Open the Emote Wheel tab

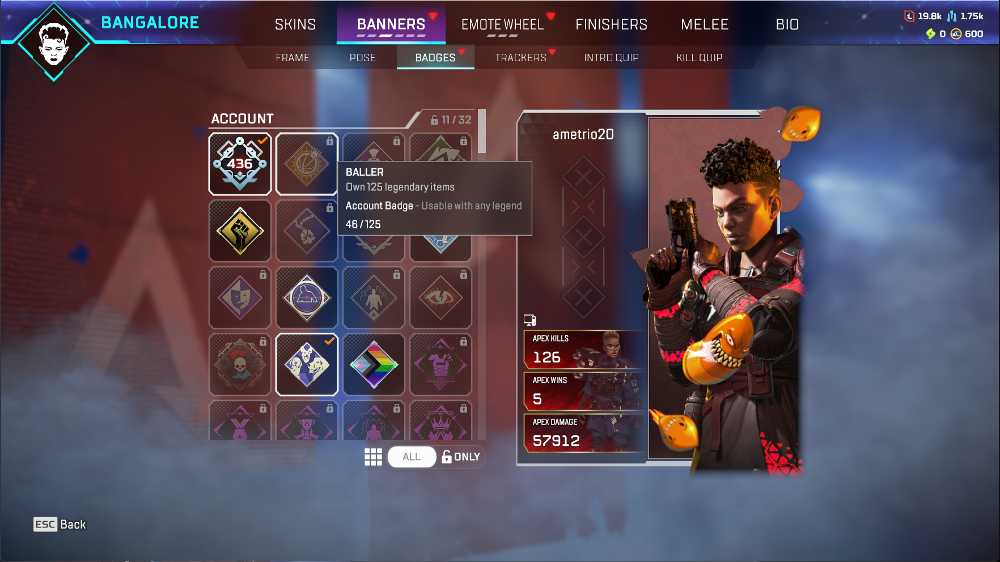pyautogui.click(x=502, y=24)
